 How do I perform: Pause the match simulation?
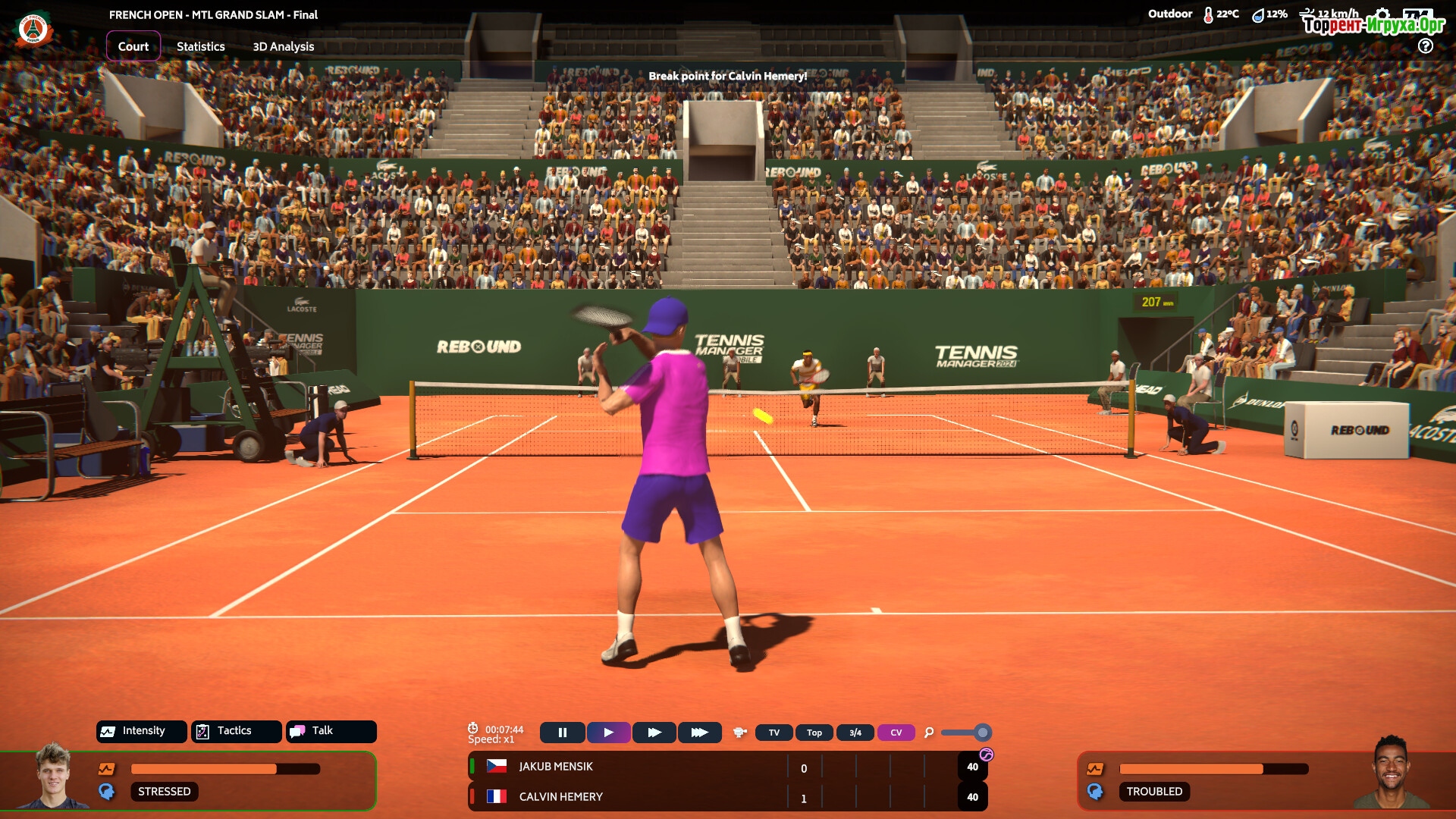click(563, 733)
